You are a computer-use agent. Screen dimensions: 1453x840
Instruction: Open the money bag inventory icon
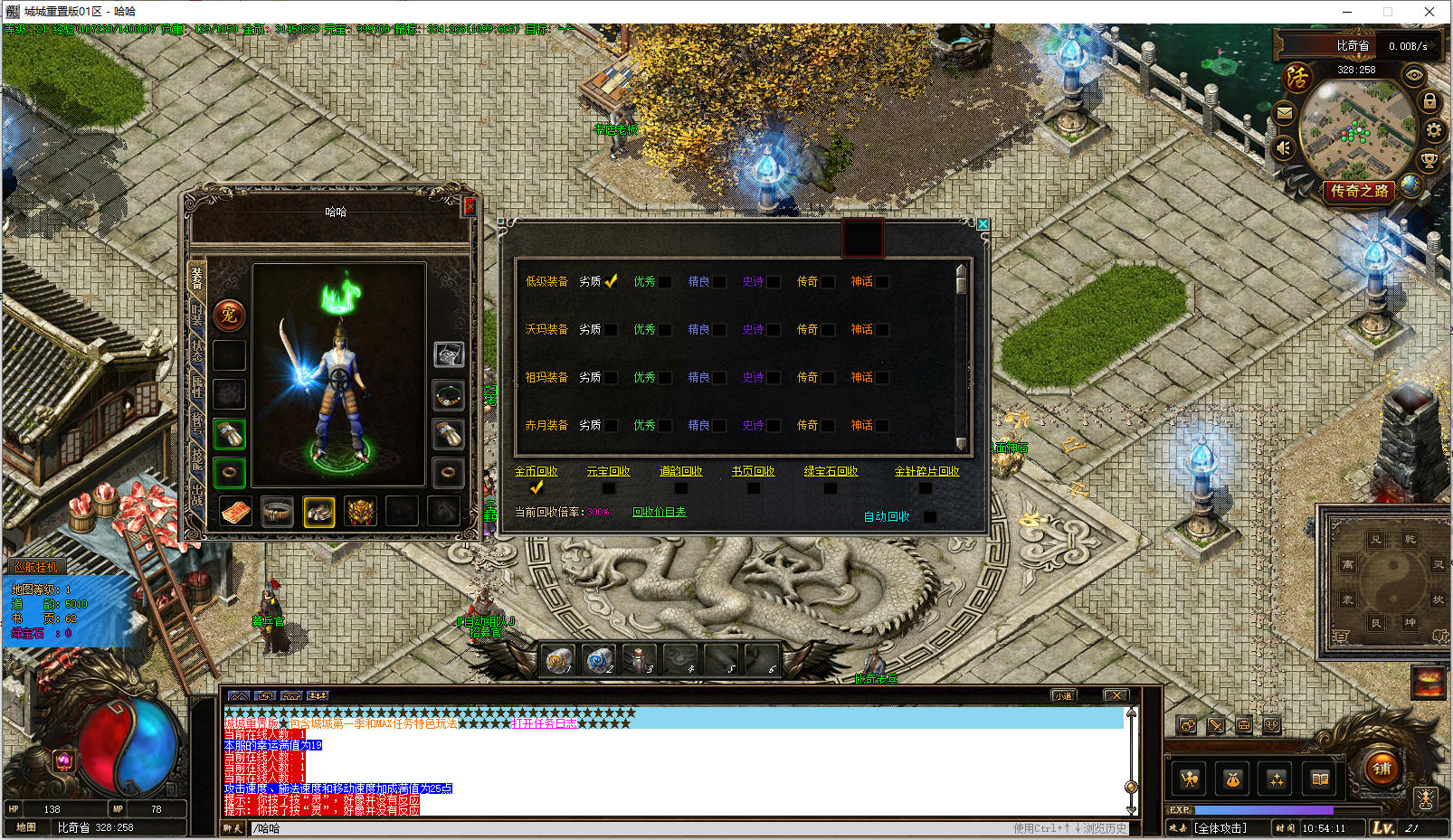click(1232, 779)
